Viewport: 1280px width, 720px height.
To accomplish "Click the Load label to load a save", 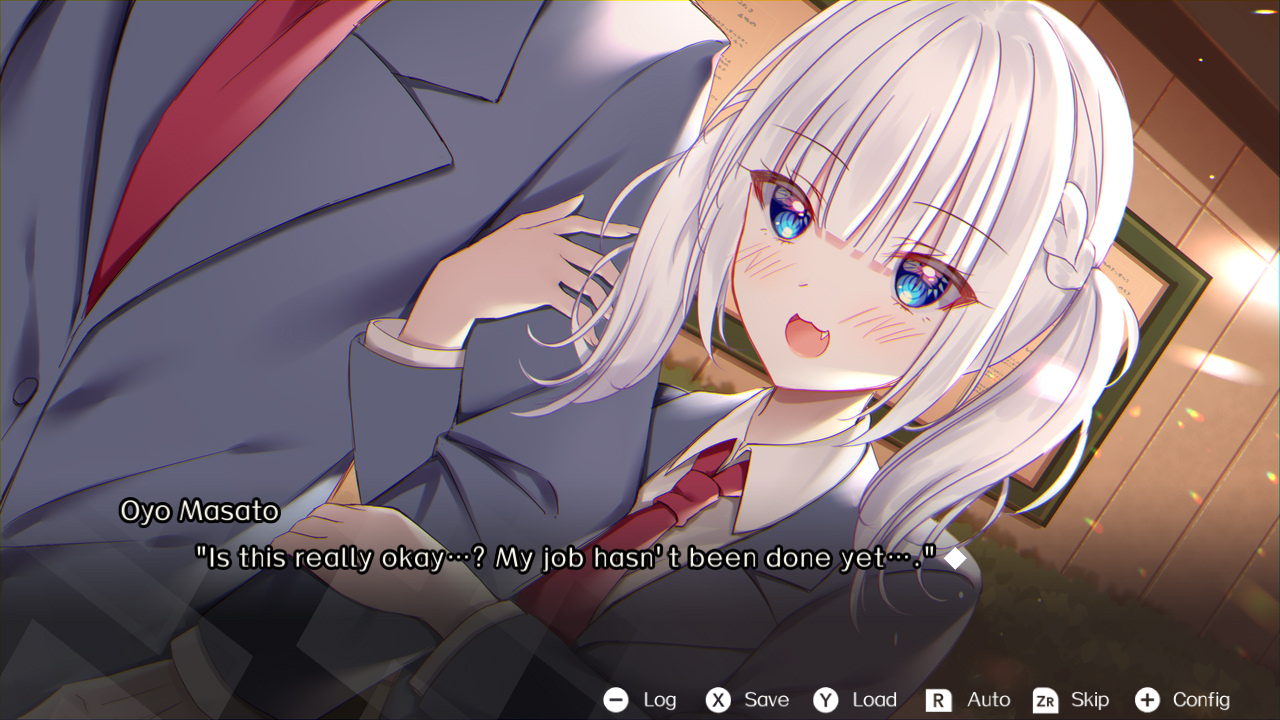I will point(874,700).
